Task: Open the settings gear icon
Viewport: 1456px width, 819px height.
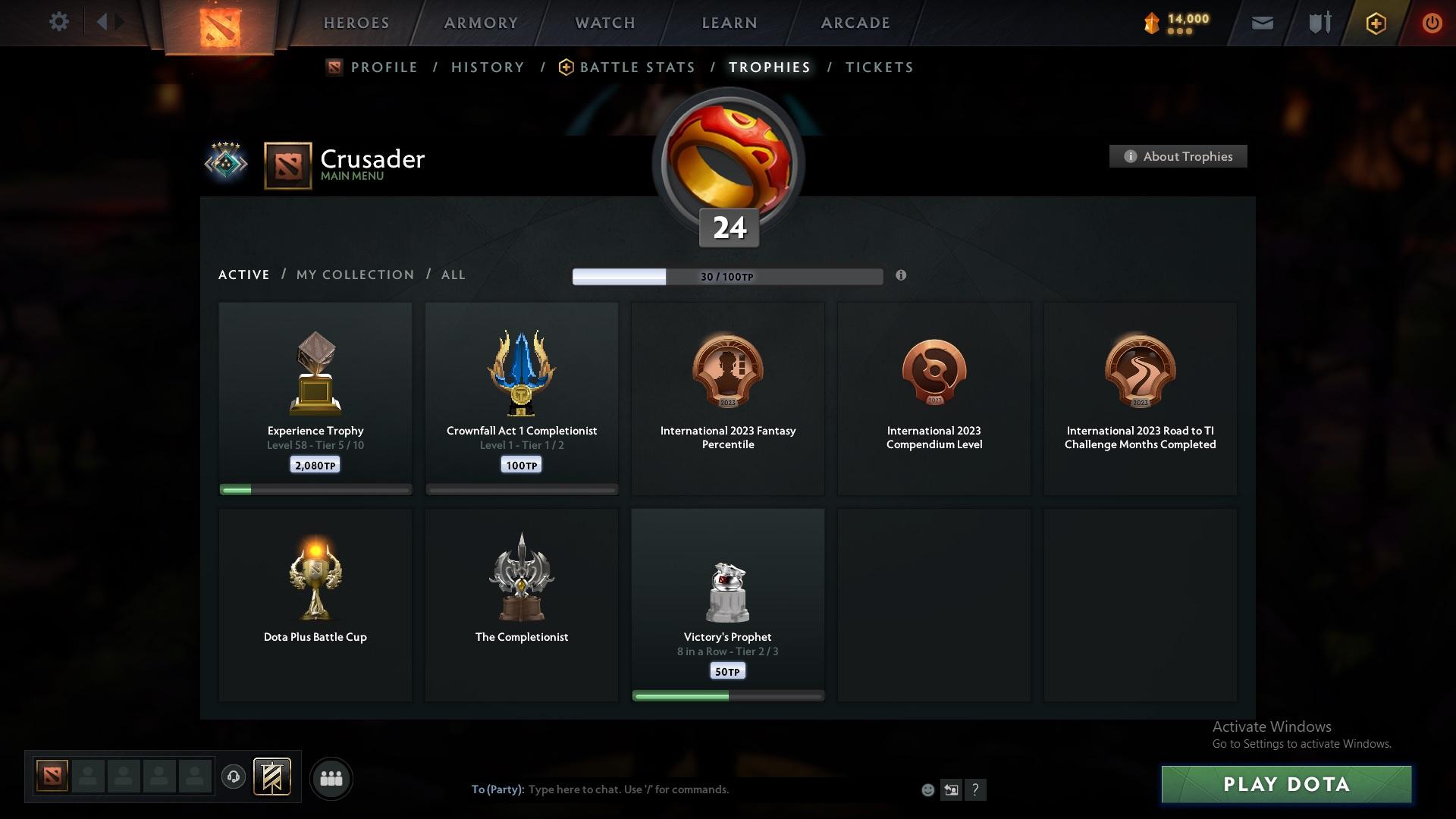Action: coord(59,22)
